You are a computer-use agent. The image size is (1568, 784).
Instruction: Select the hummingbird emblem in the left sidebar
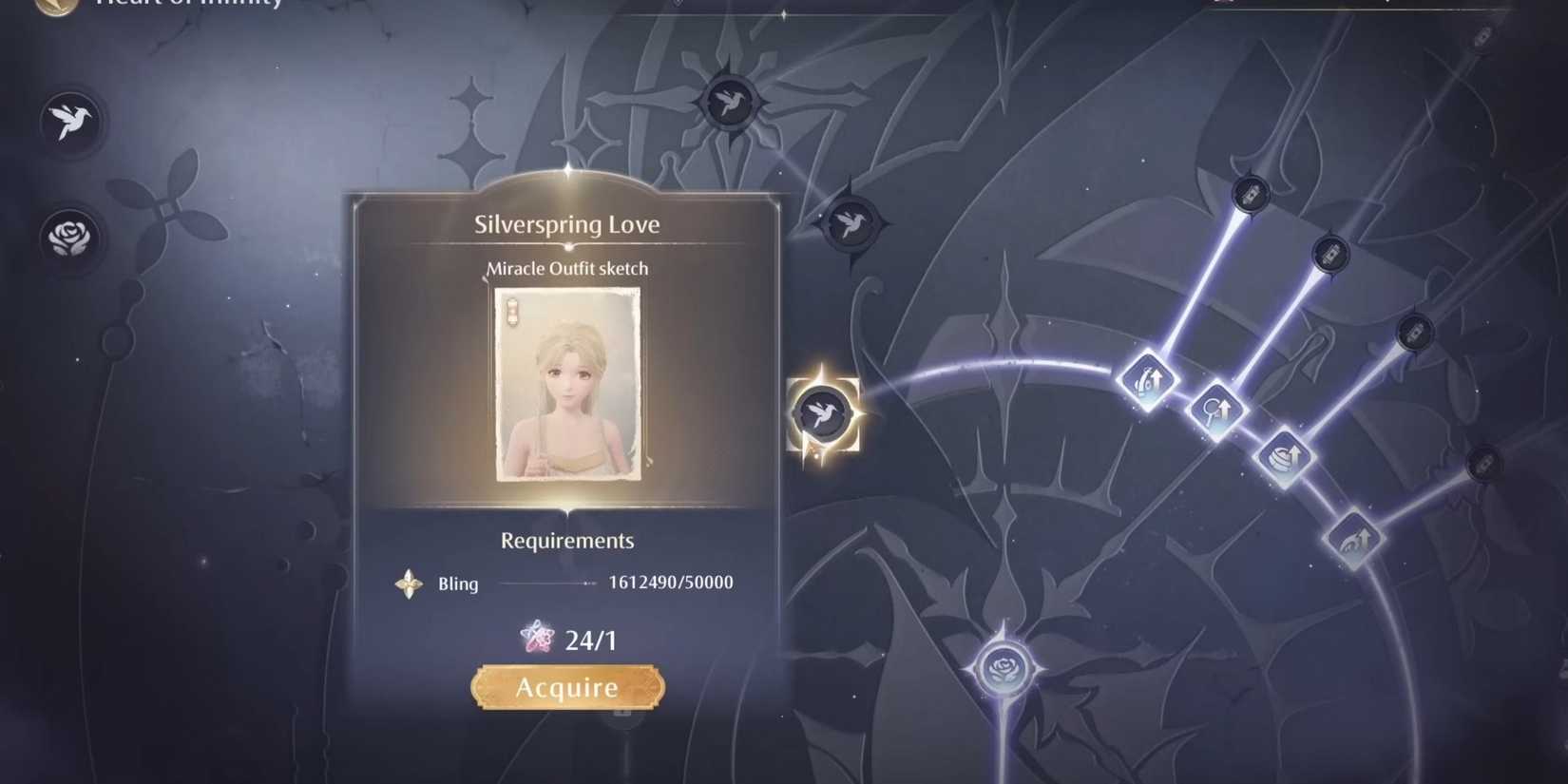click(71, 122)
